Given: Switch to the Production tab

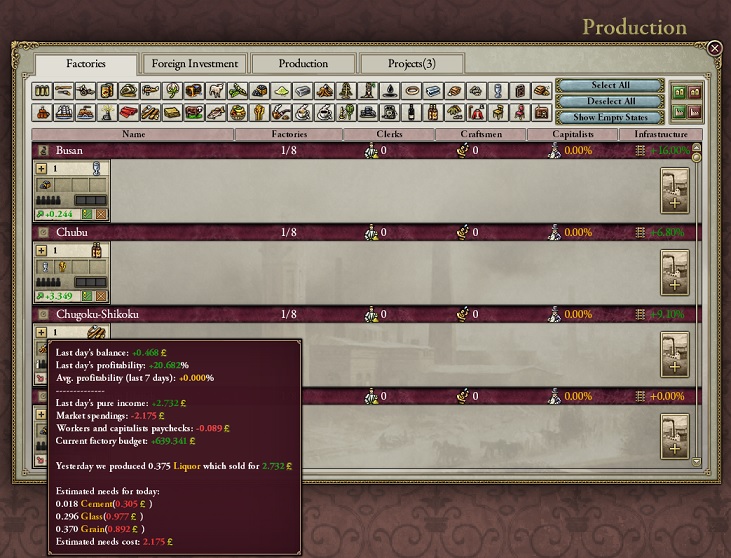Looking at the screenshot, I should pos(303,64).
